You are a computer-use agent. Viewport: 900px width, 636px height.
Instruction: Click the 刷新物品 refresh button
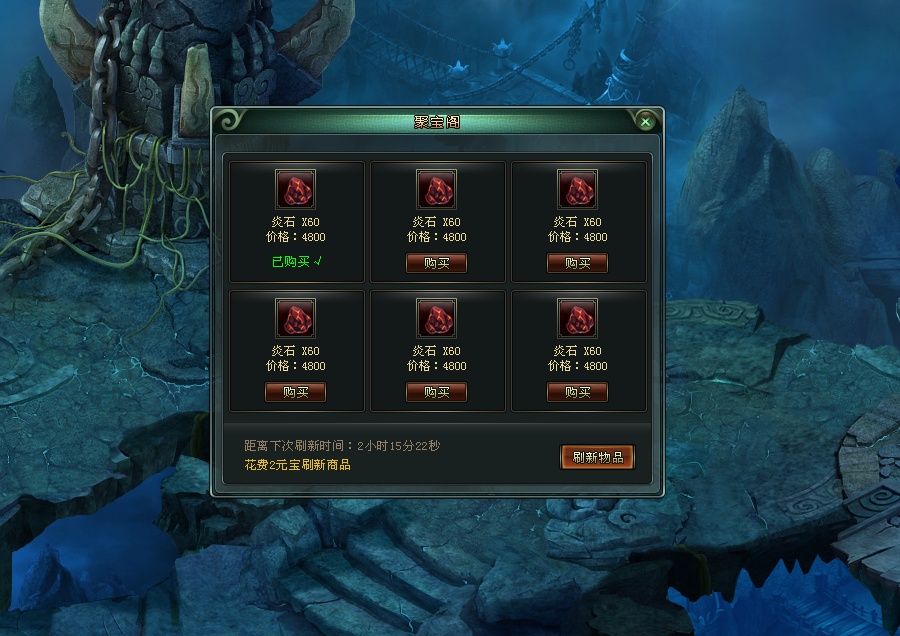pos(597,457)
